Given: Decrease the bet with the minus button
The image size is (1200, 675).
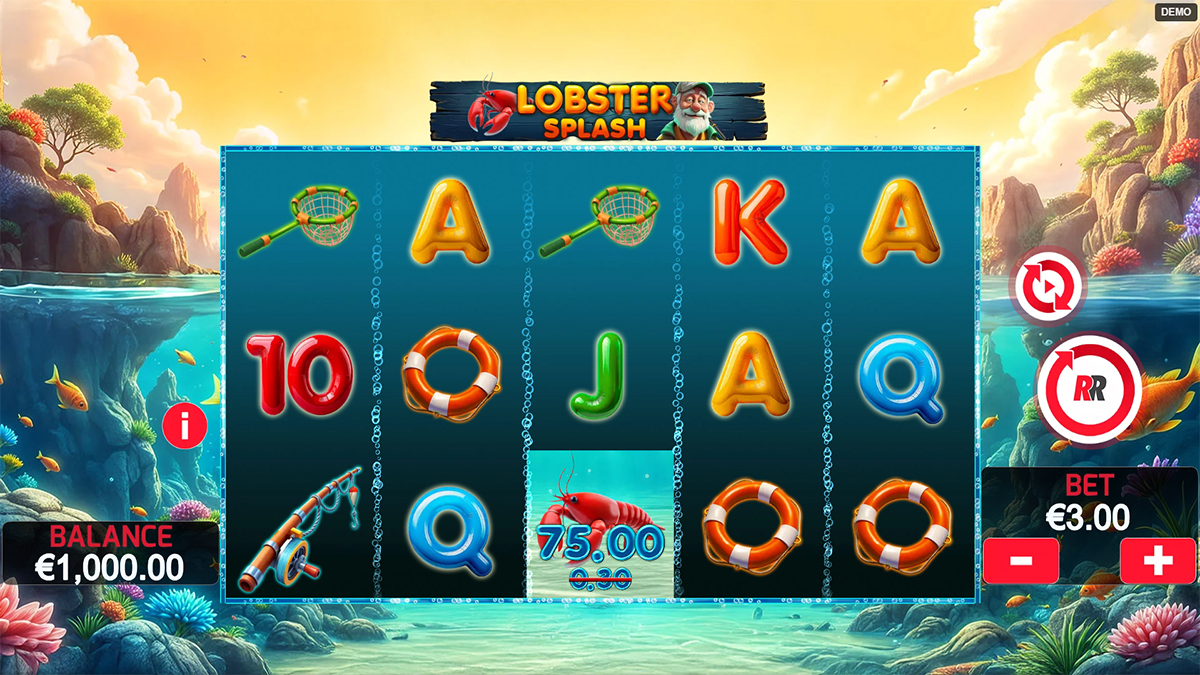Looking at the screenshot, I should pyautogui.click(x=1021, y=561).
